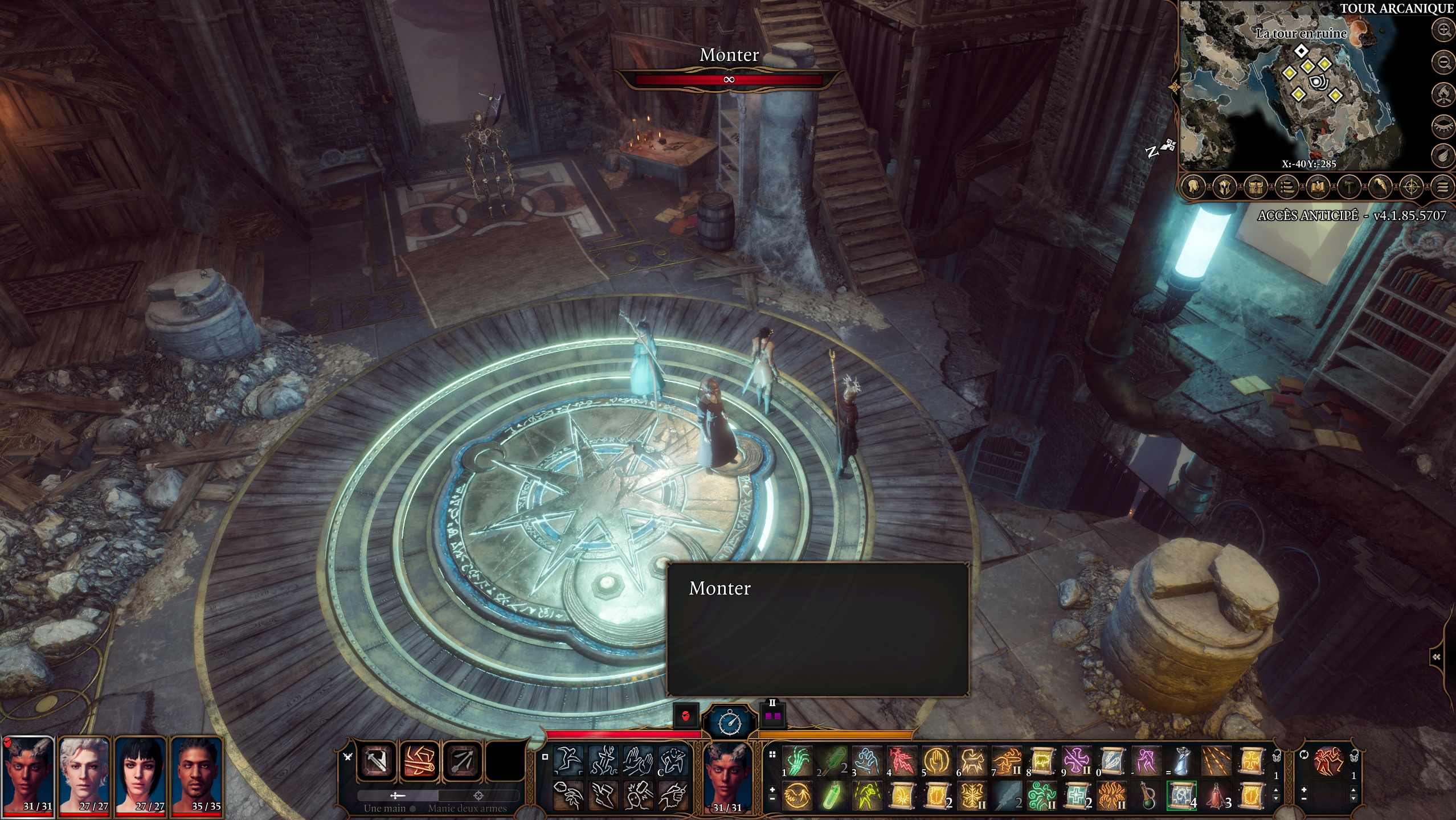Activate the Shove hands action icon

click(x=638, y=761)
